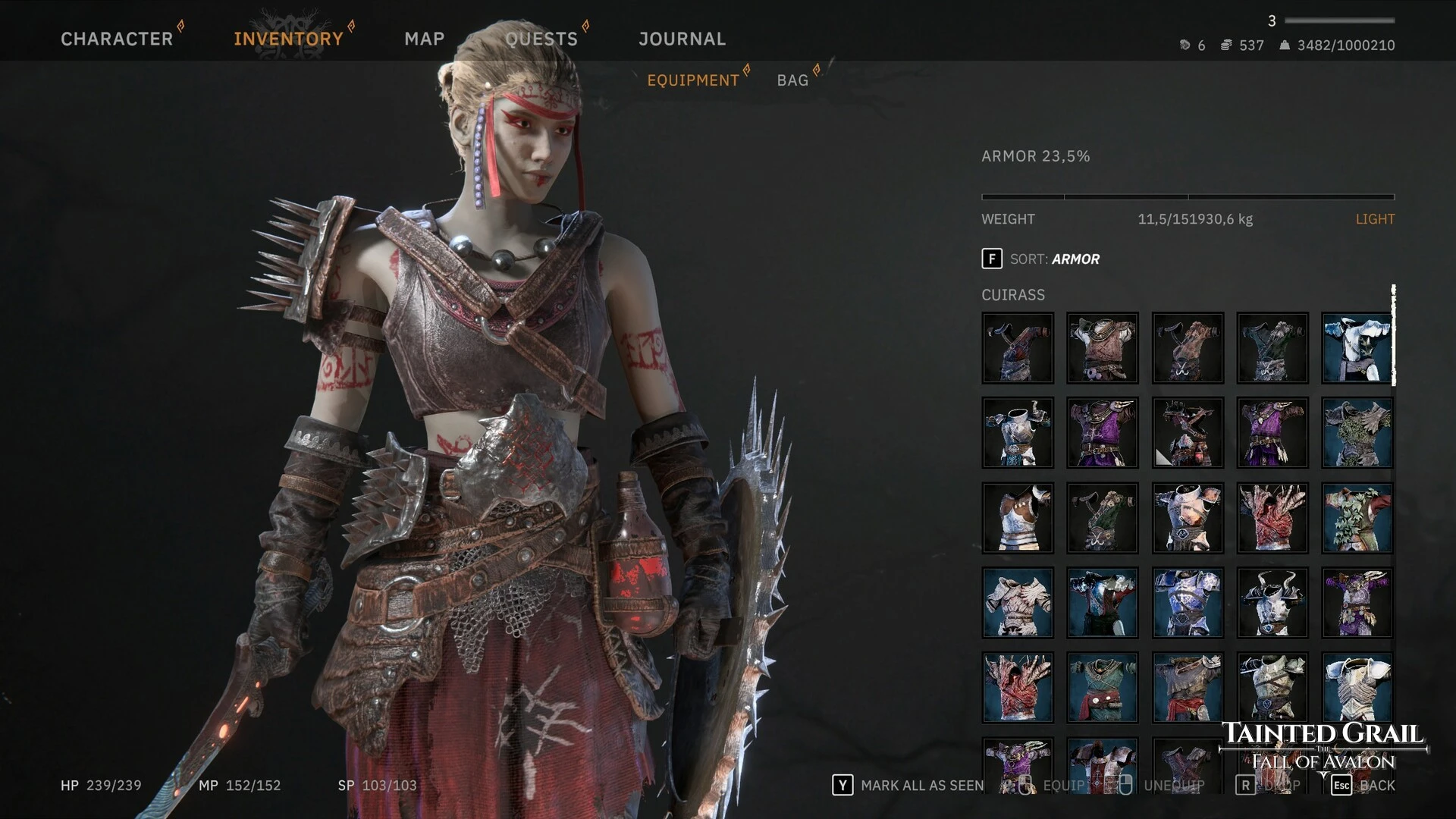Pick the blue plate cuirass
Image resolution: width=1456 pixels, height=819 pixels.
pos(1187,603)
